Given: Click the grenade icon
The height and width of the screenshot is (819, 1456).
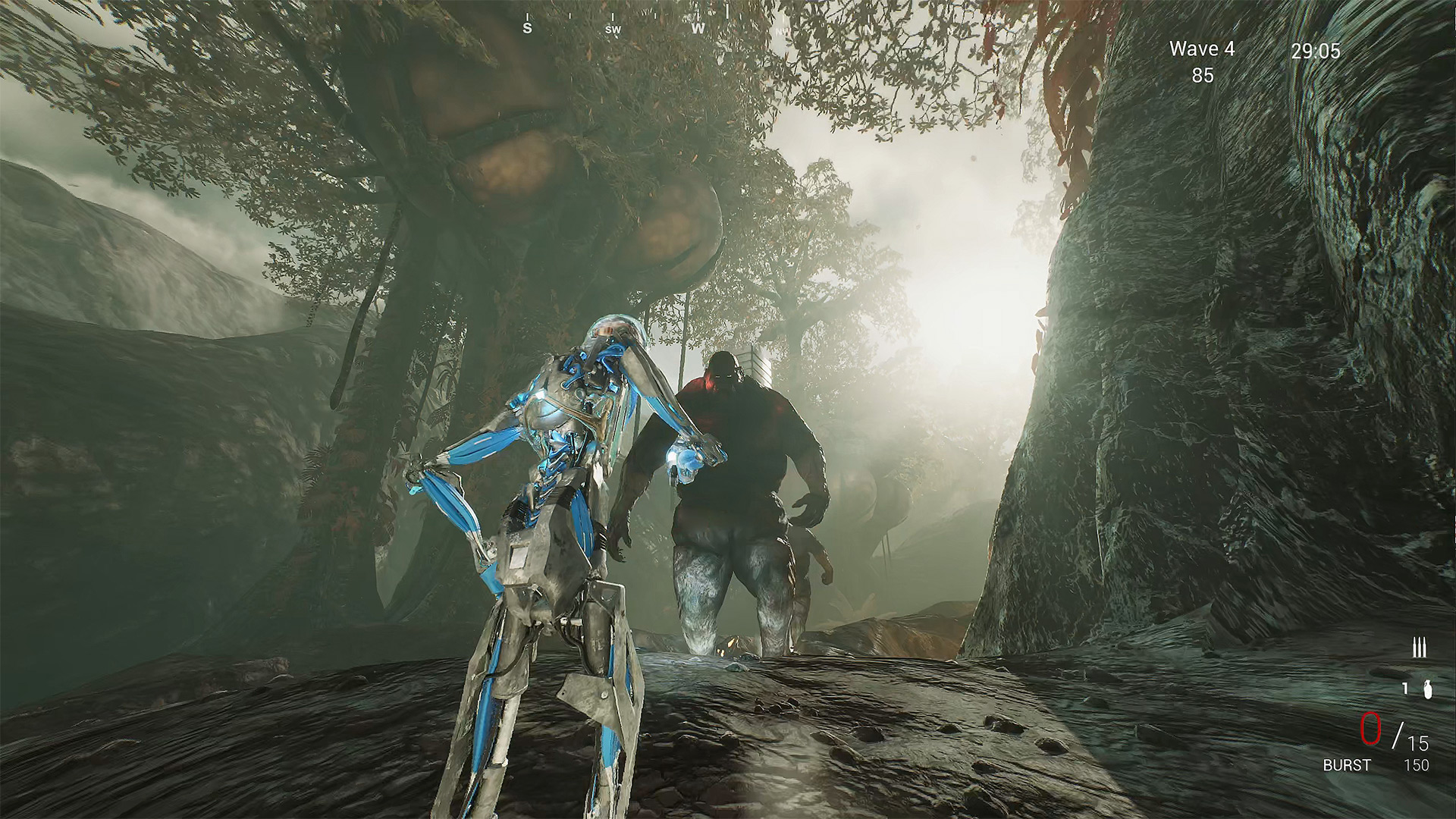Looking at the screenshot, I should click(1428, 690).
